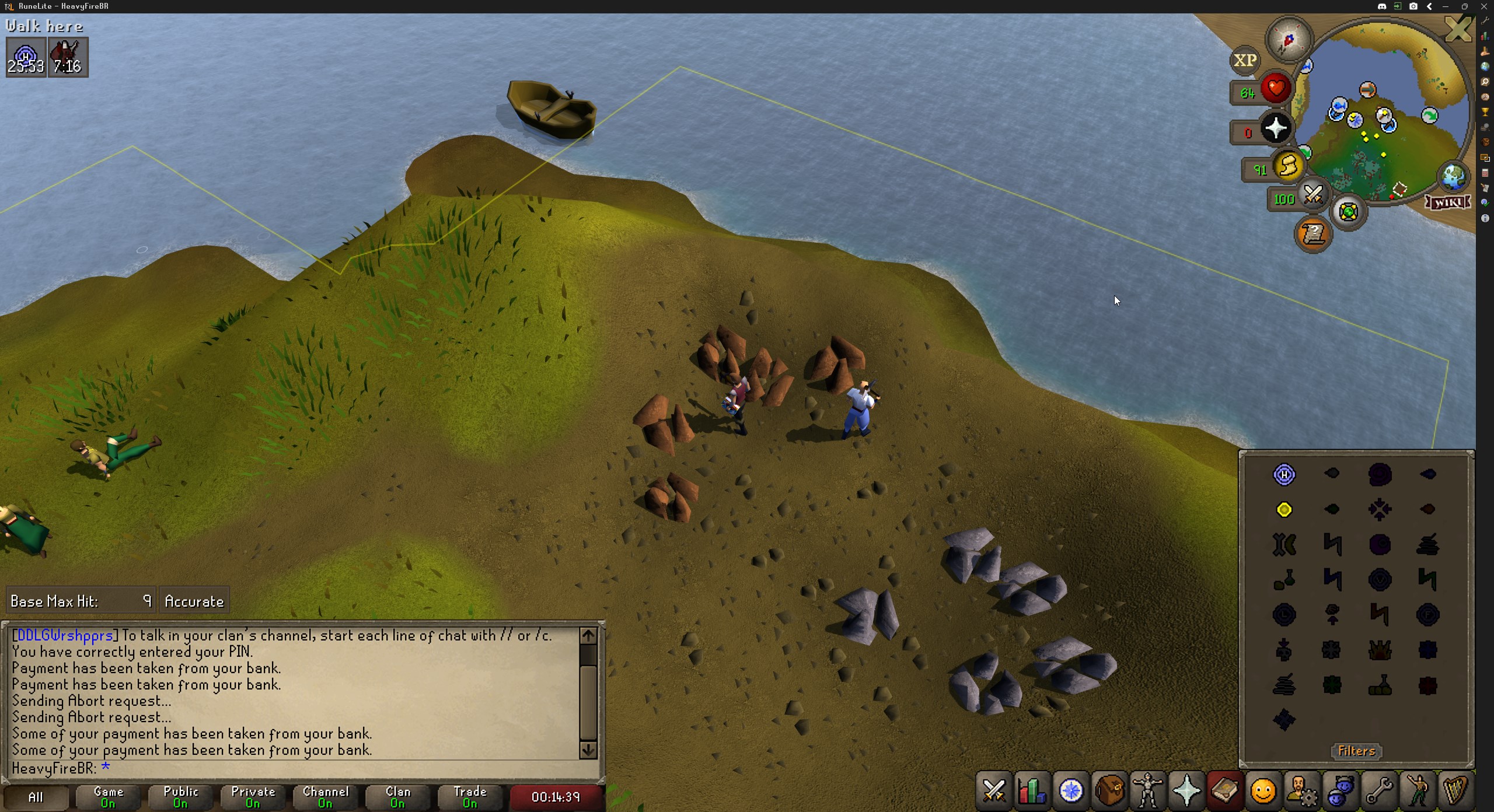Toggle the XP drops button
Screen dimensions: 1494x812
1245,60
